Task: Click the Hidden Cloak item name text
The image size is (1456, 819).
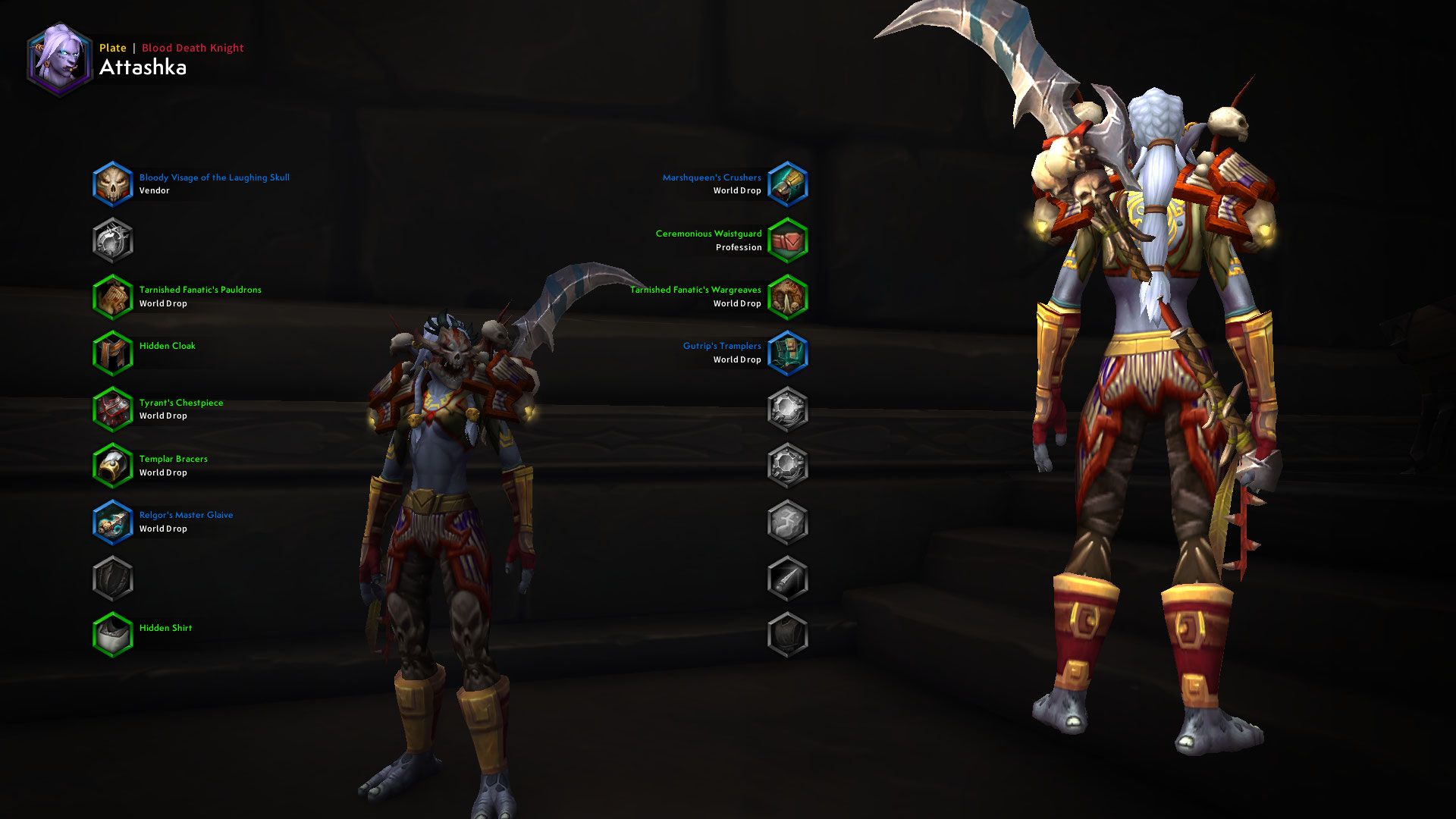Action: pyautogui.click(x=166, y=345)
